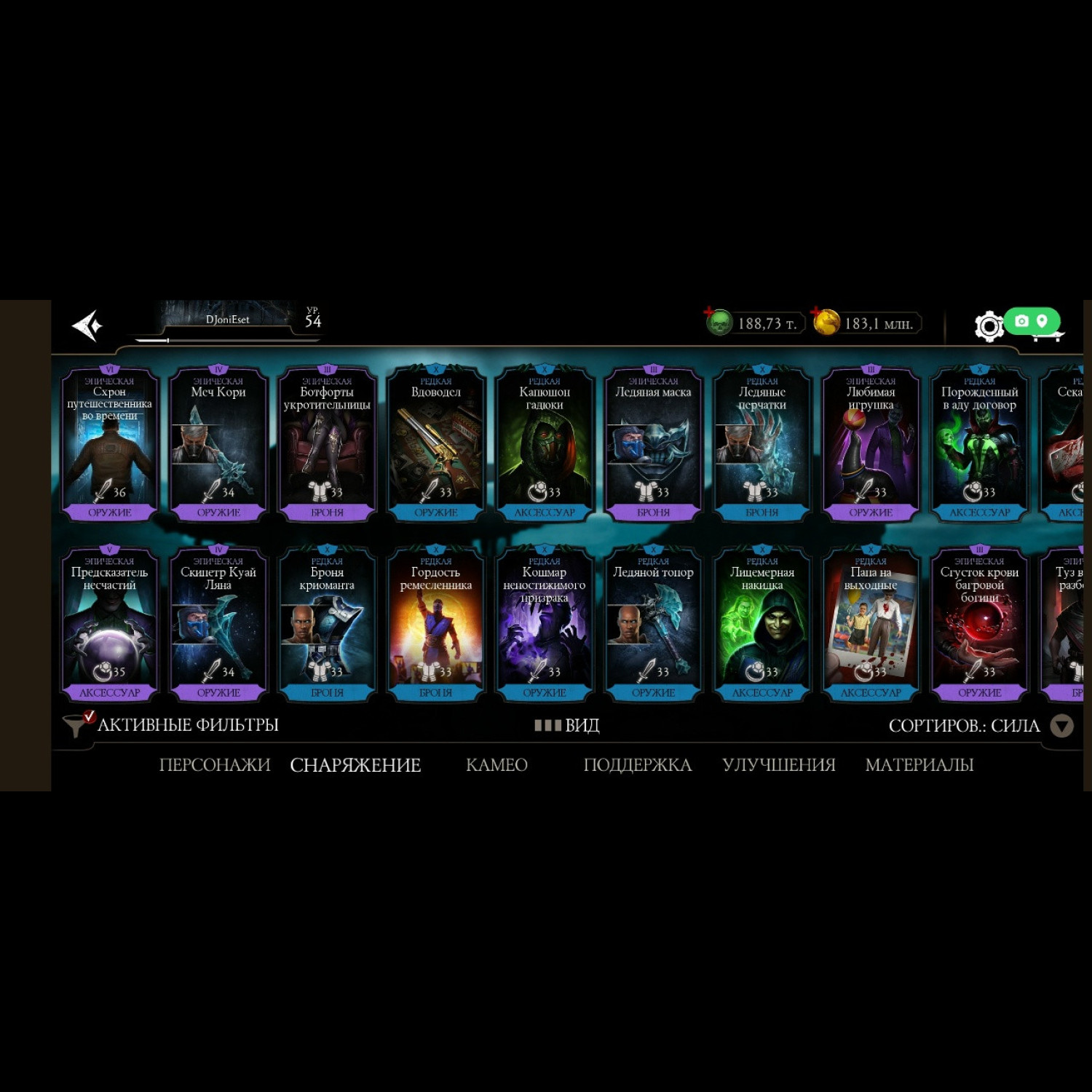The image size is (1092, 1092).
Task: Switch to the Камео tab
Action: point(496,765)
